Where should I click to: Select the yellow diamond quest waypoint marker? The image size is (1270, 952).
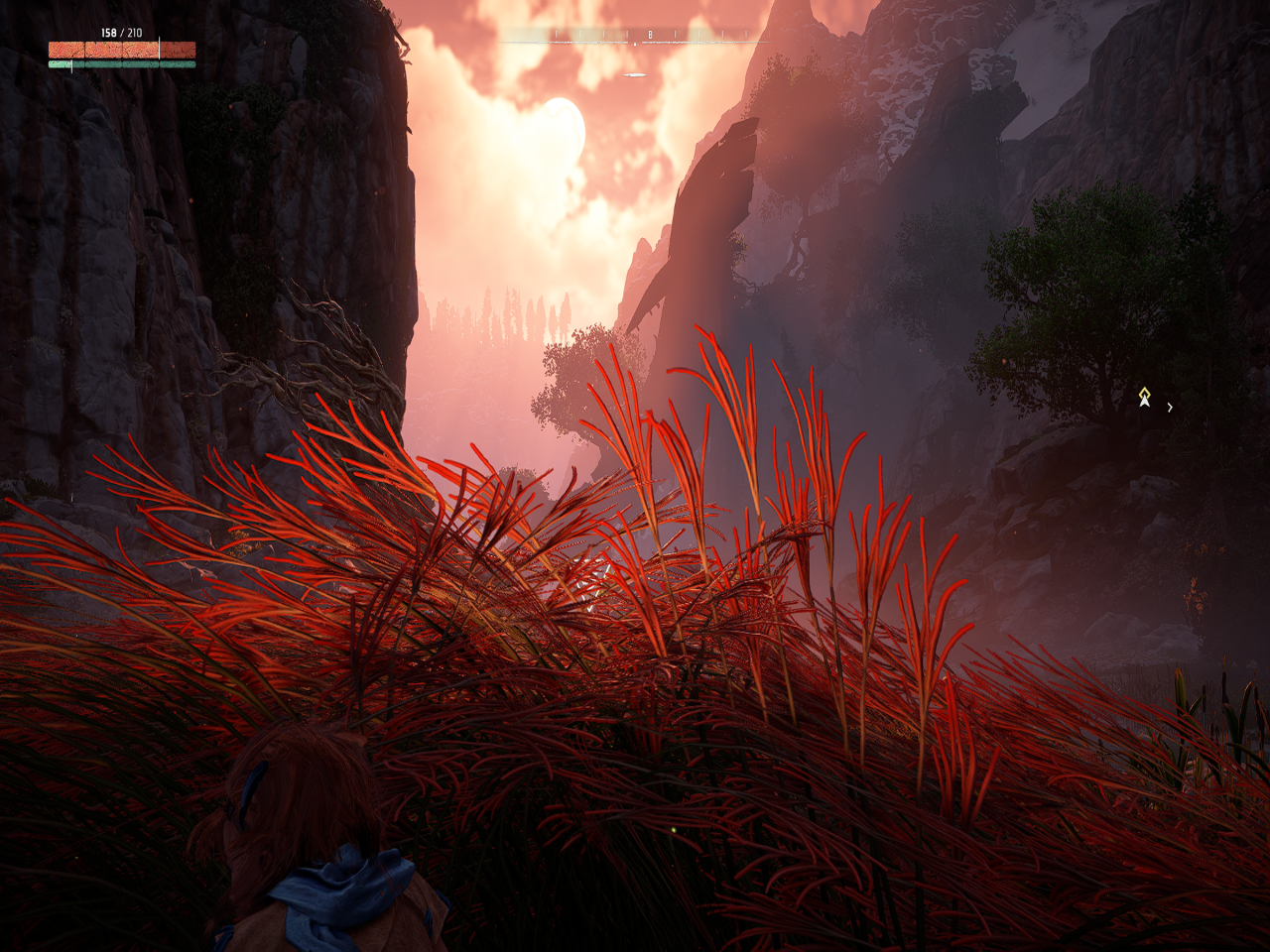(1144, 396)
